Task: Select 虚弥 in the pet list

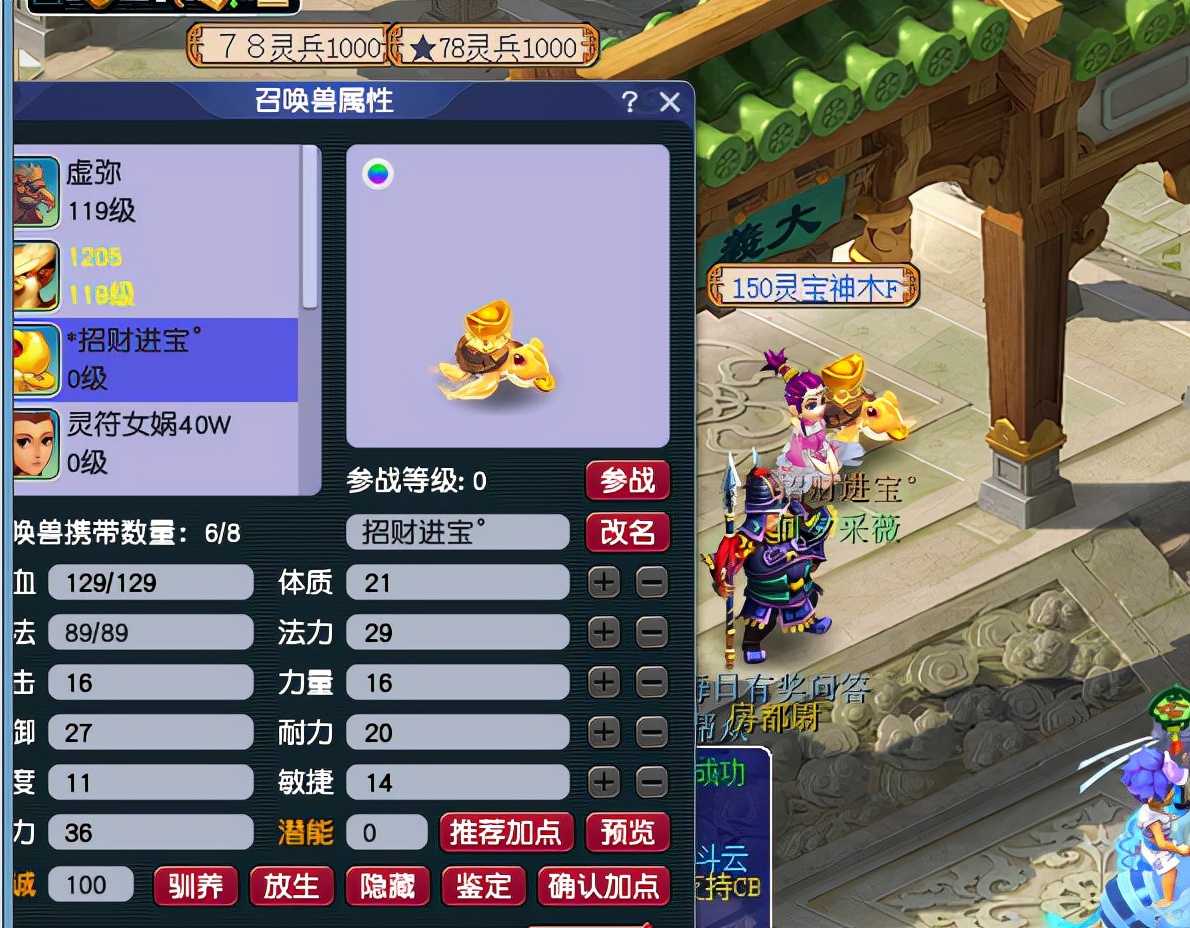Action: pos(155,192)
